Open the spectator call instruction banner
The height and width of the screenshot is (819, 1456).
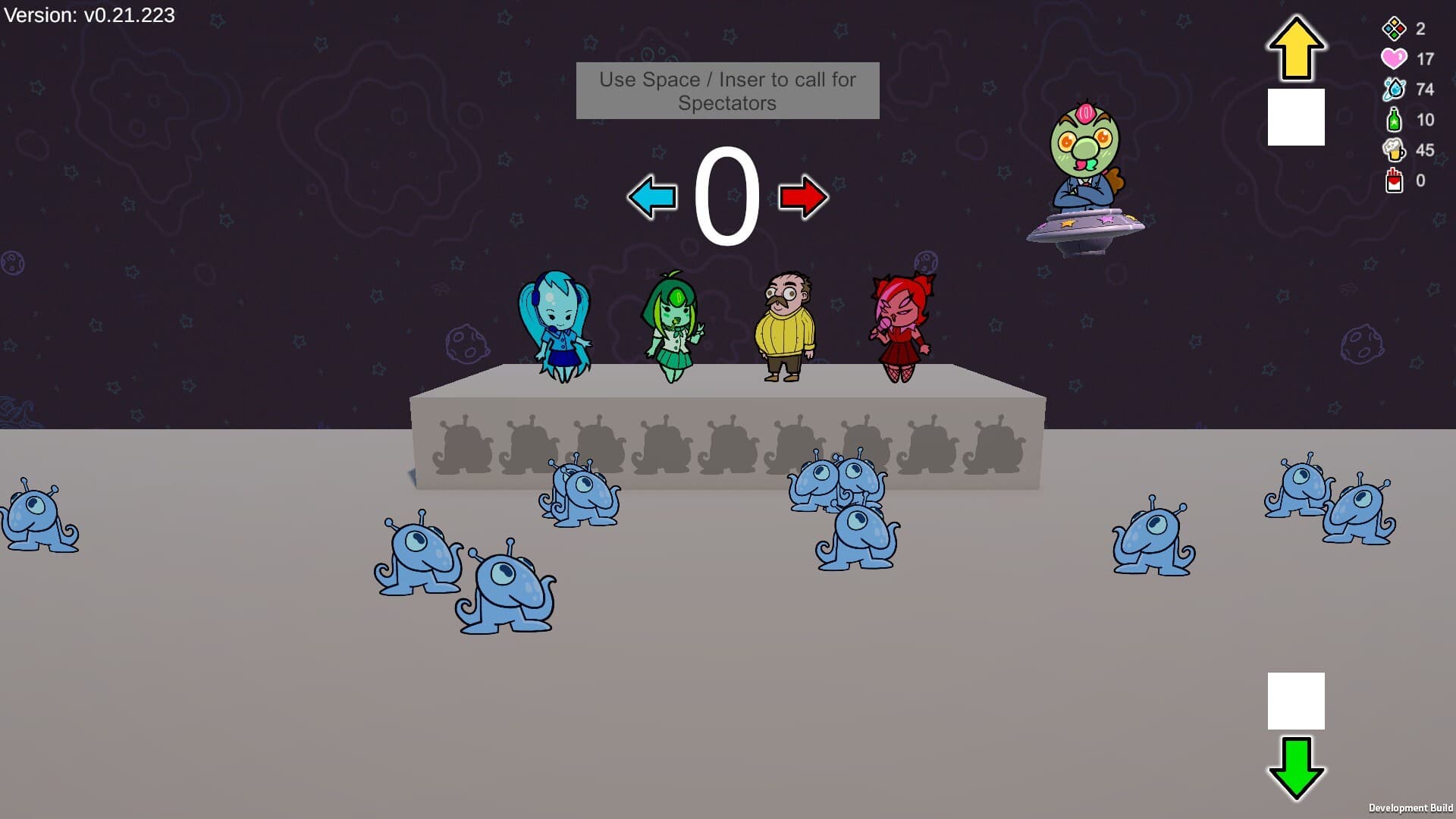(726, 90)
